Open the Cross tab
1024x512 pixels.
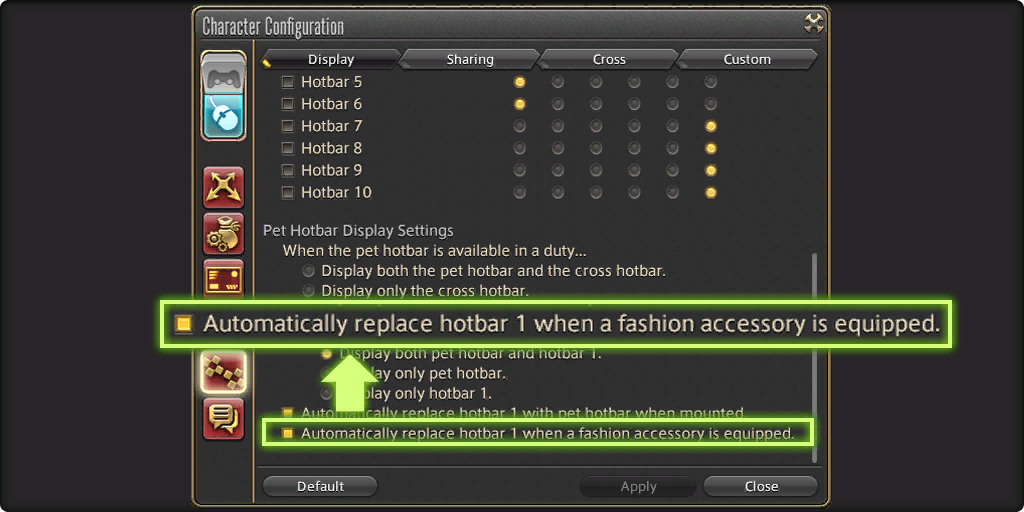point(608,60)
